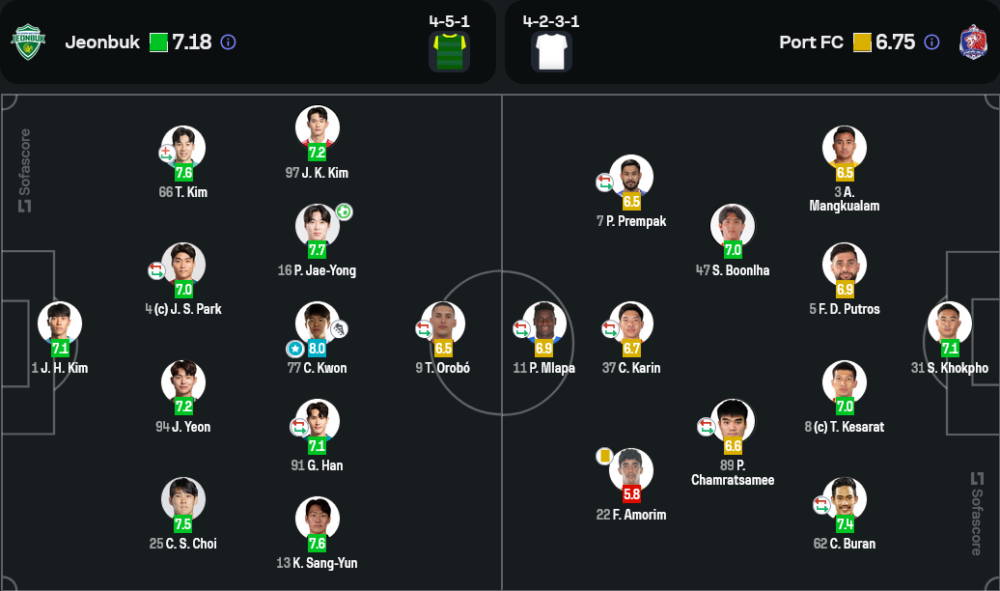Show info for Jeonbuk's 7.18 rating
The width and height of the screenshot is (1000, 591).
pyautogui.click(x=228, y=42)
